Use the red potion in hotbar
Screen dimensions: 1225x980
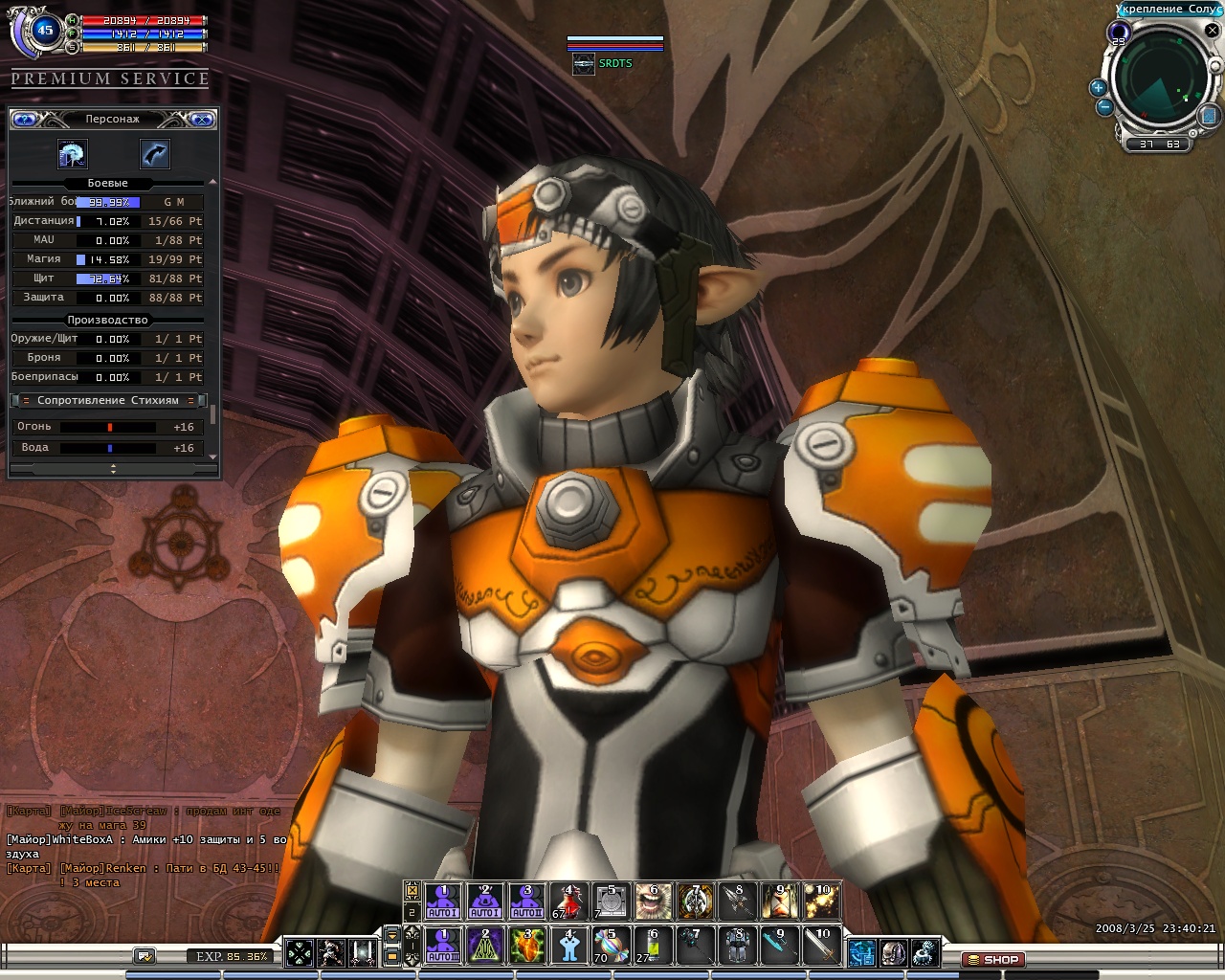pos(568,901)
